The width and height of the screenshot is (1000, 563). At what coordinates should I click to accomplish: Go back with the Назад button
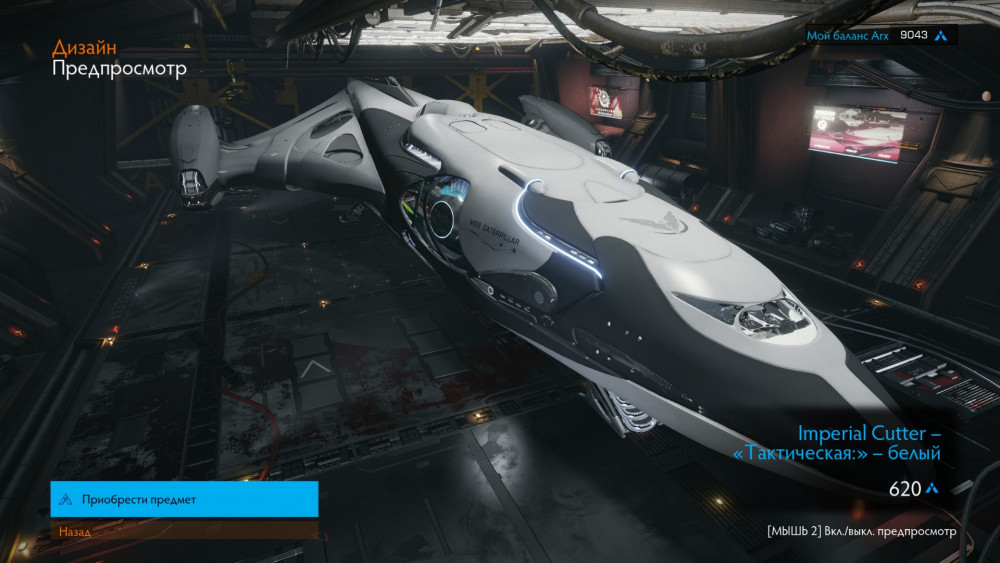click(184, 531)
